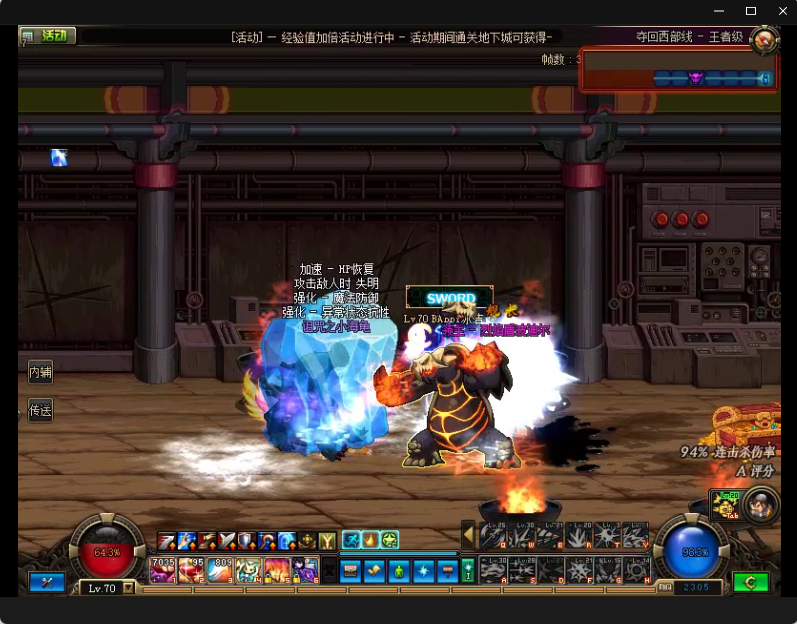Use the quick slot item showing 7035
The height and width of the screenshot is (624, 797).
163,570
